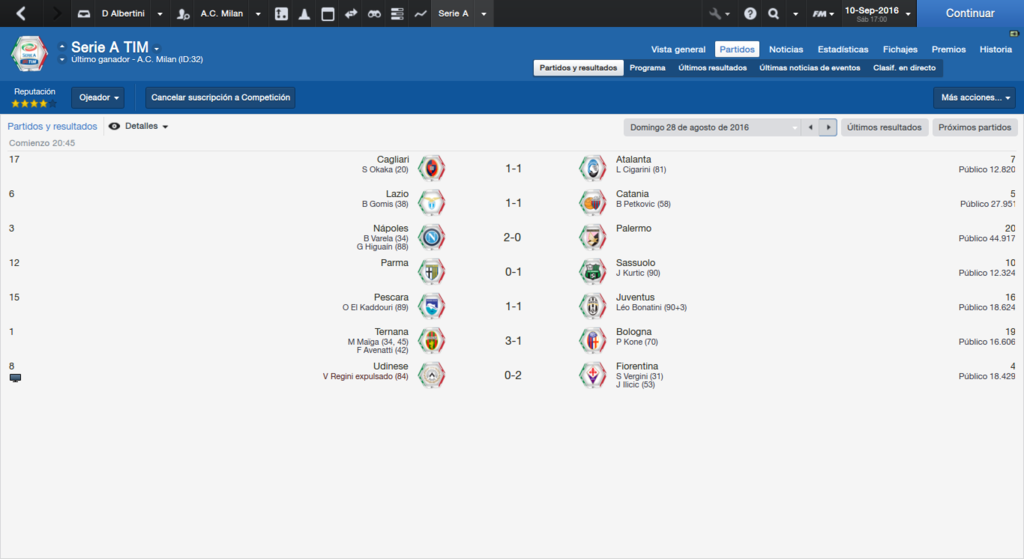This screenshot has height=559, width=1024.
Task: Expand the Detalles view dropdown
Action: [140, 127]
